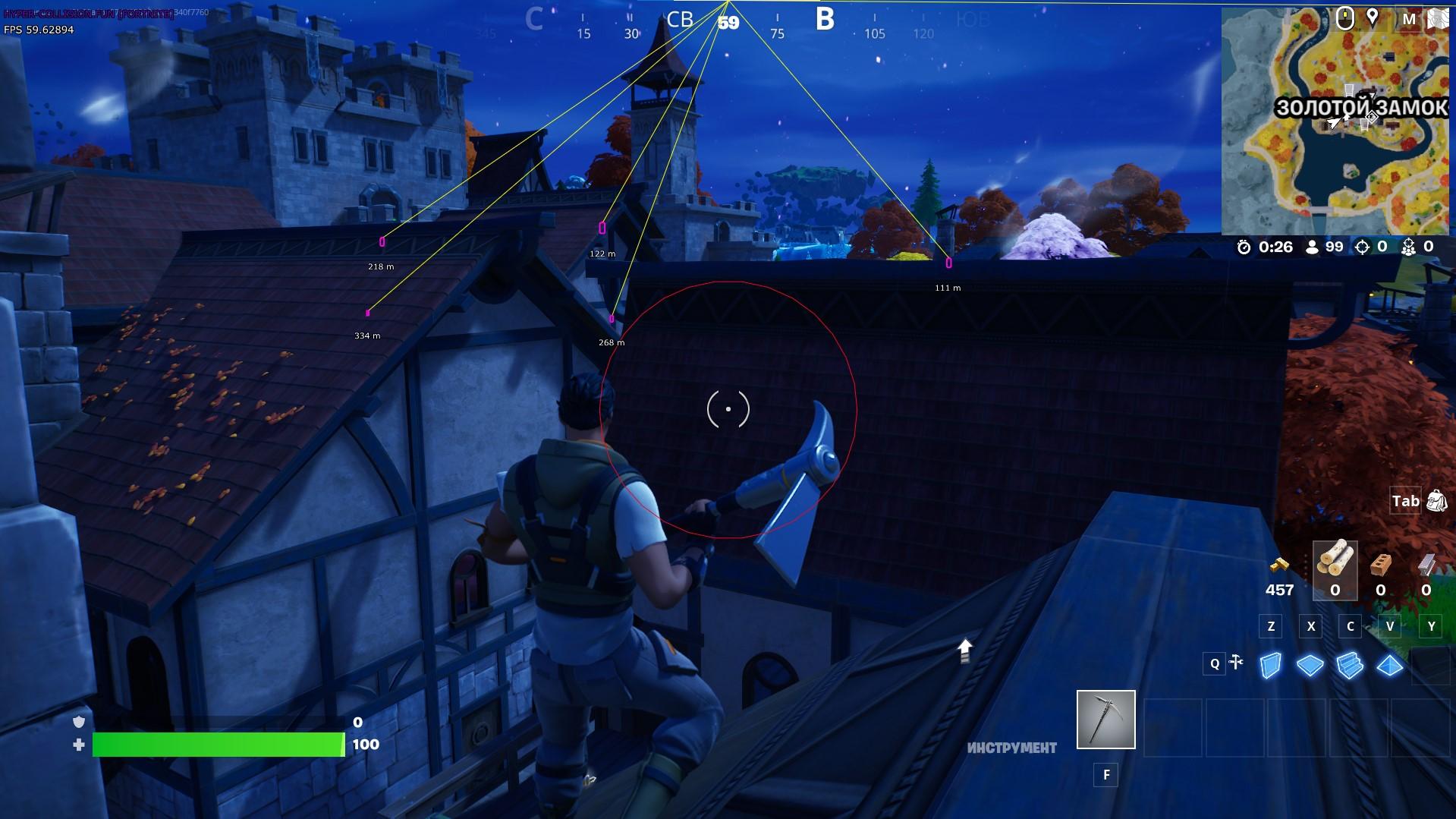The height and width of the screenshot is (819, 1456).
Task: Click the gold bars icon
Action: (1279, 565)
